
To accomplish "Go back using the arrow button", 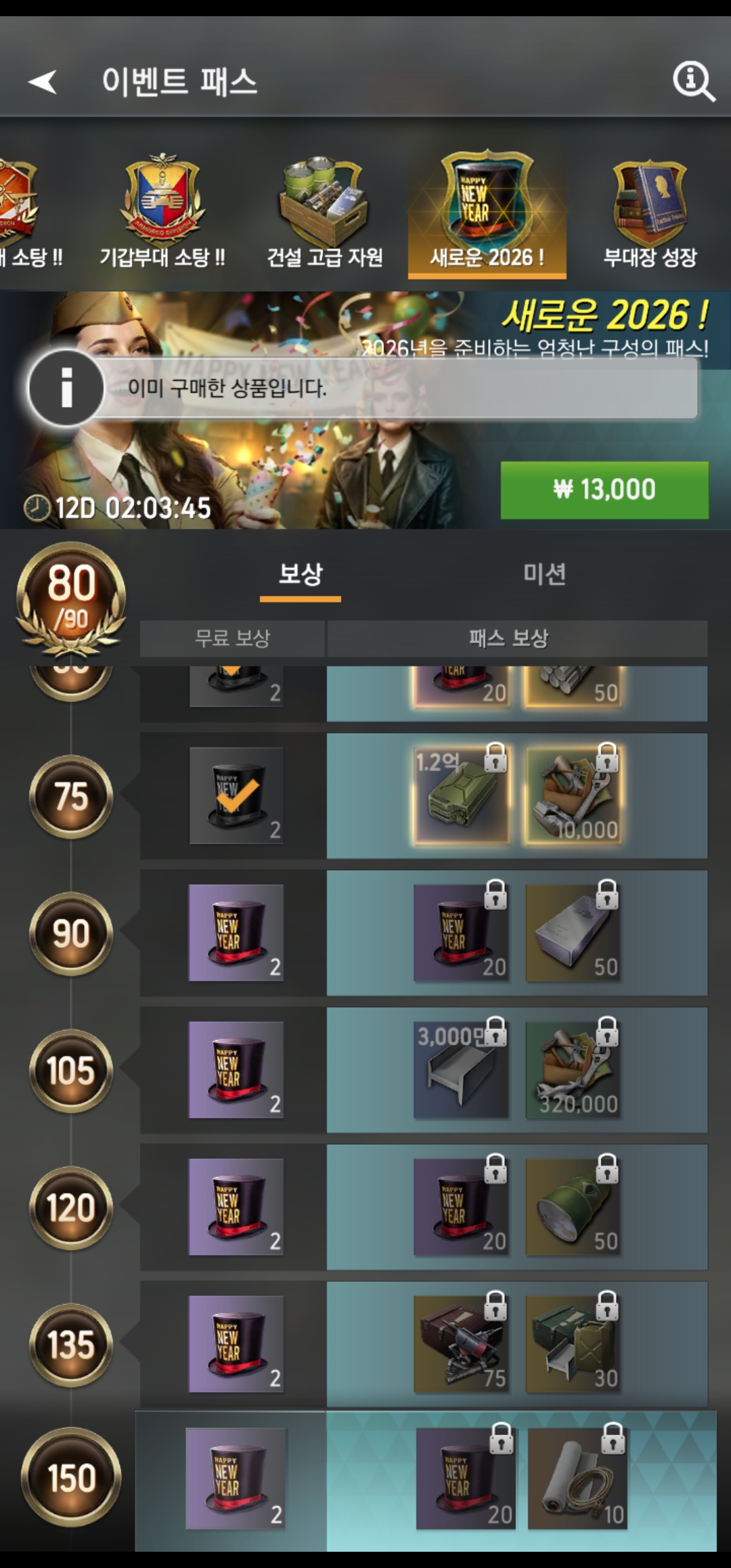I will [x=43, y=82].
